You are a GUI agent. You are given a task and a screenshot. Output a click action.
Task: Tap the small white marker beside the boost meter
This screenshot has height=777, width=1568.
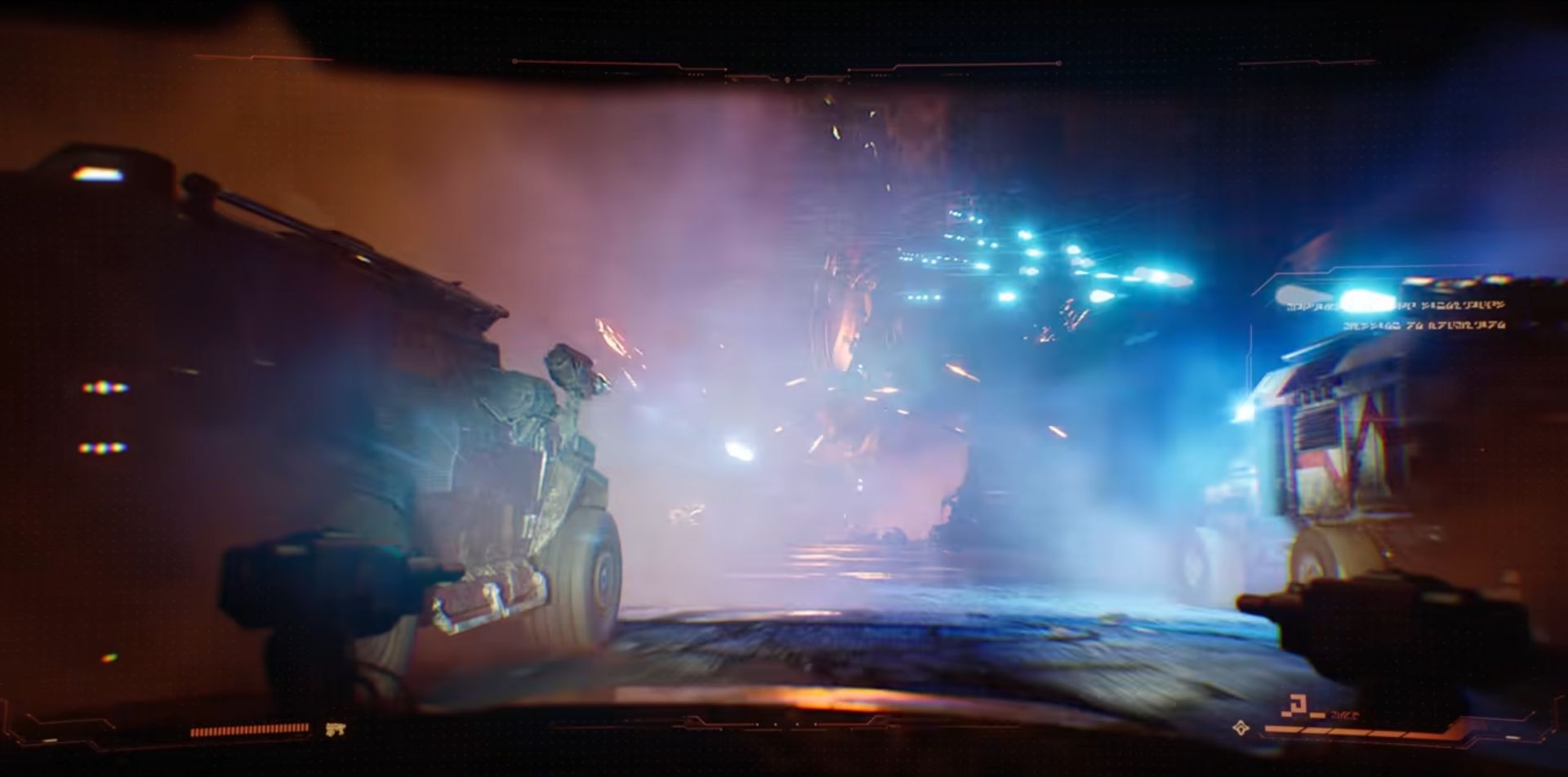point(1511,736)
